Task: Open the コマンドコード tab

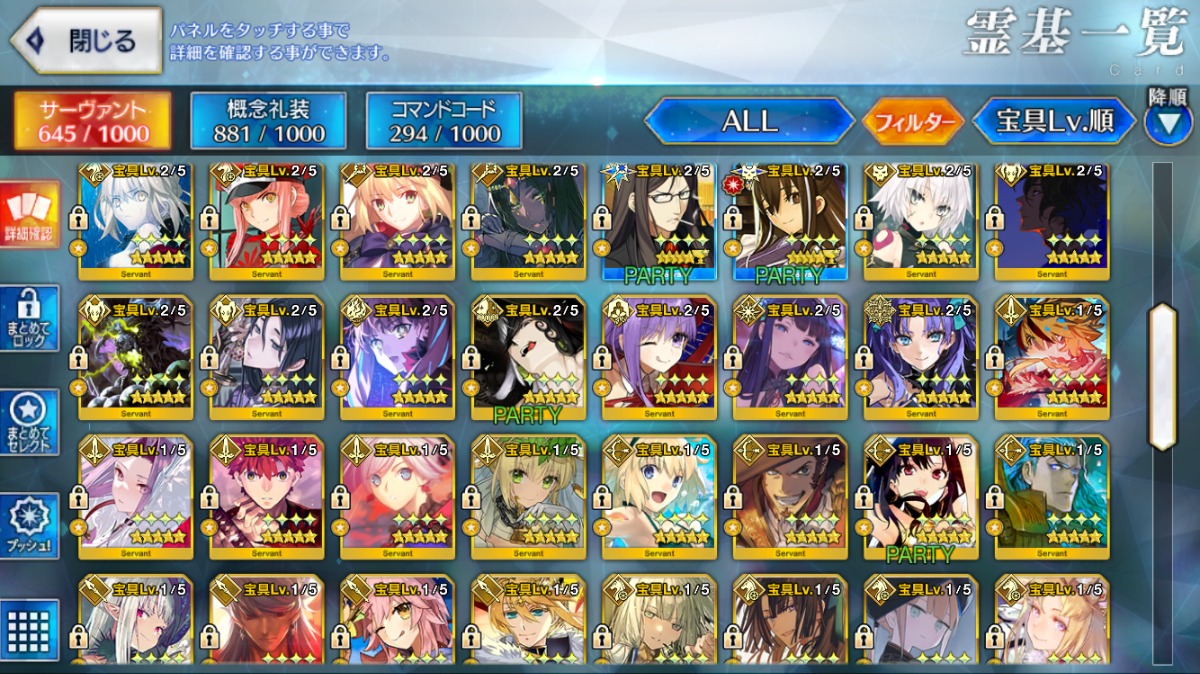Action: click(x=444, y=121)
